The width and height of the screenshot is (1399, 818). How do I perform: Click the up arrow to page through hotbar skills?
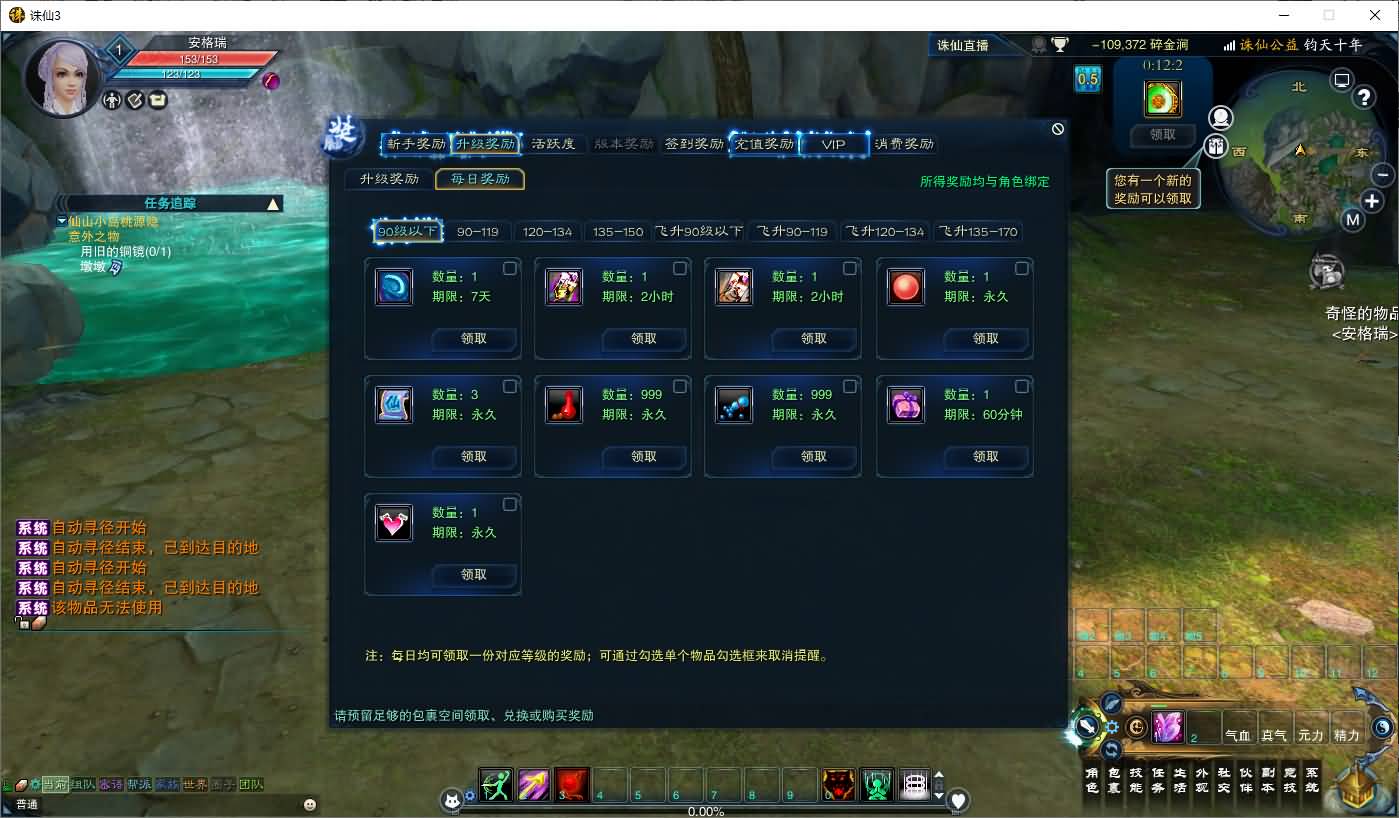click(x=938, y=772)
